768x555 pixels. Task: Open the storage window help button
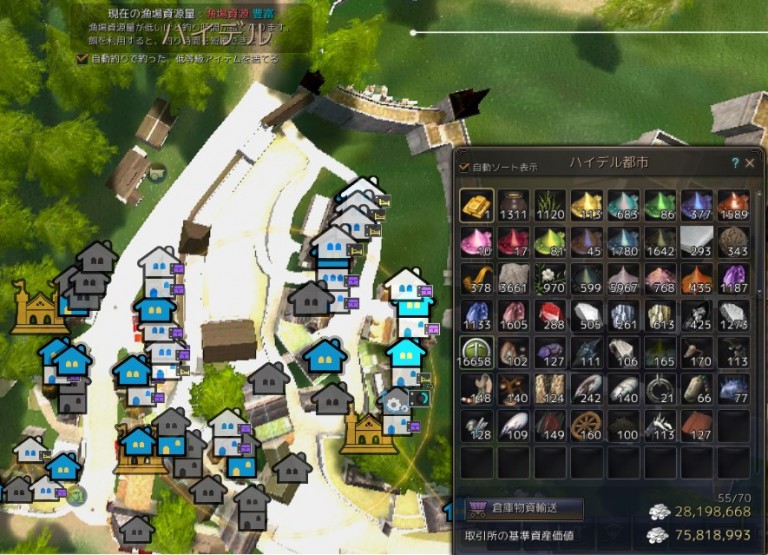click(x=735, y=162)
